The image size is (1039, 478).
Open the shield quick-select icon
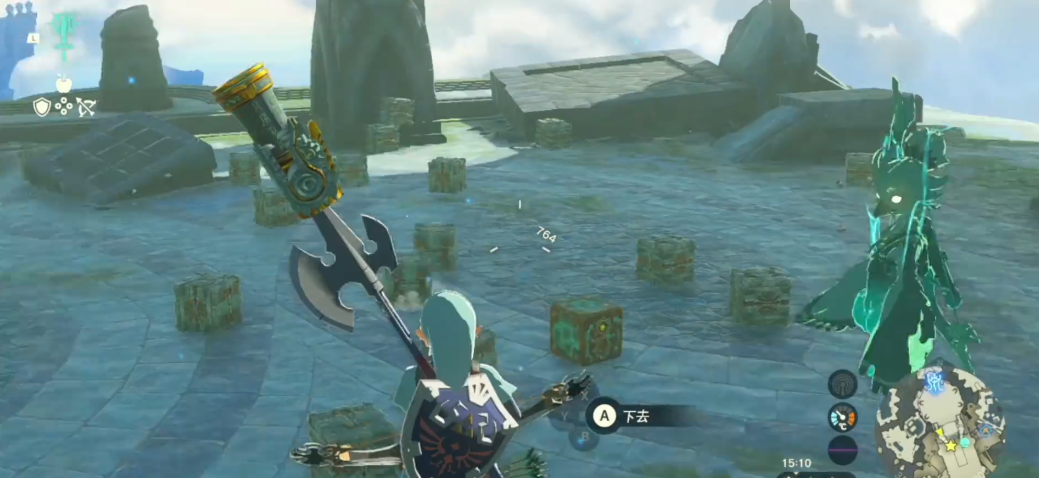click(41, 106)
